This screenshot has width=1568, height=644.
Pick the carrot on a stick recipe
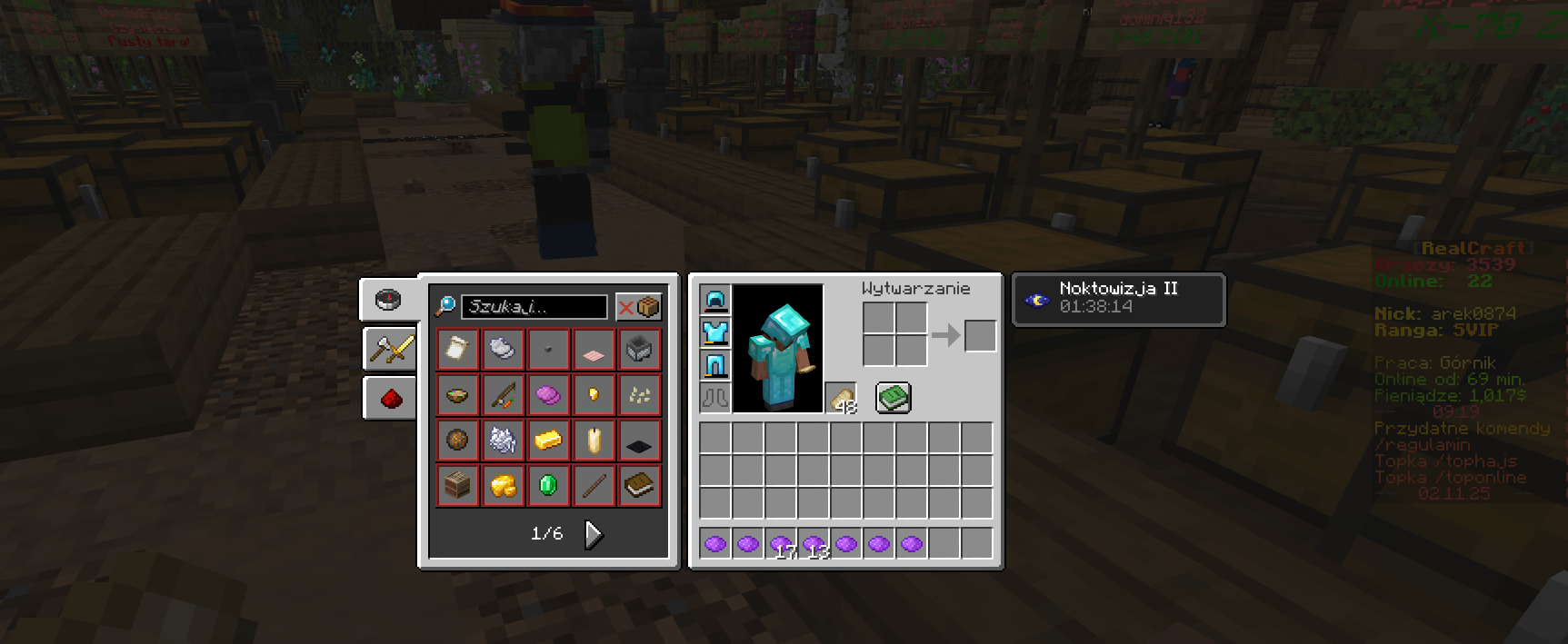[503, 394]
